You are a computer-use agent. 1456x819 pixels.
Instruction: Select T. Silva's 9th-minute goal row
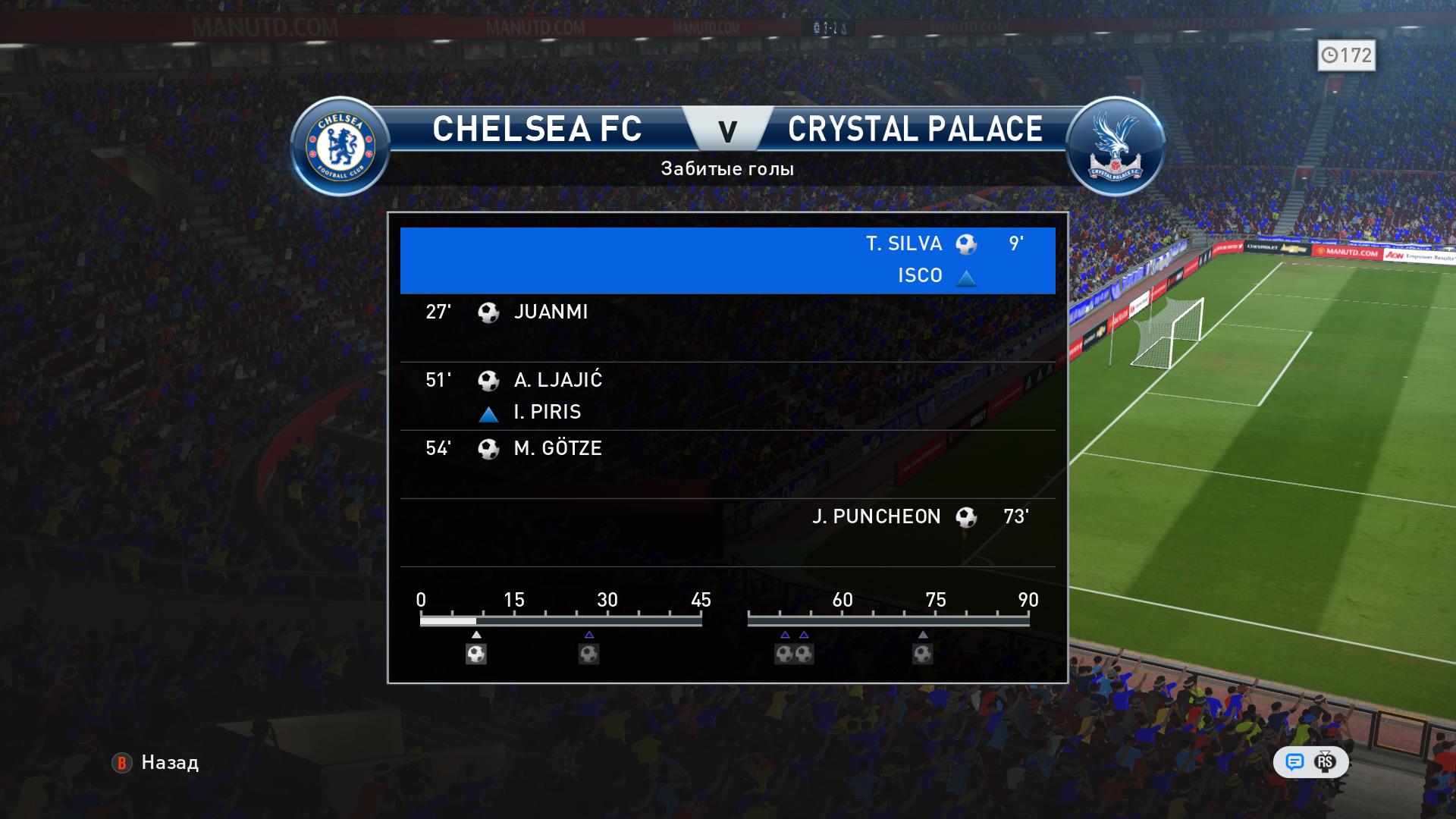[727, 259]
